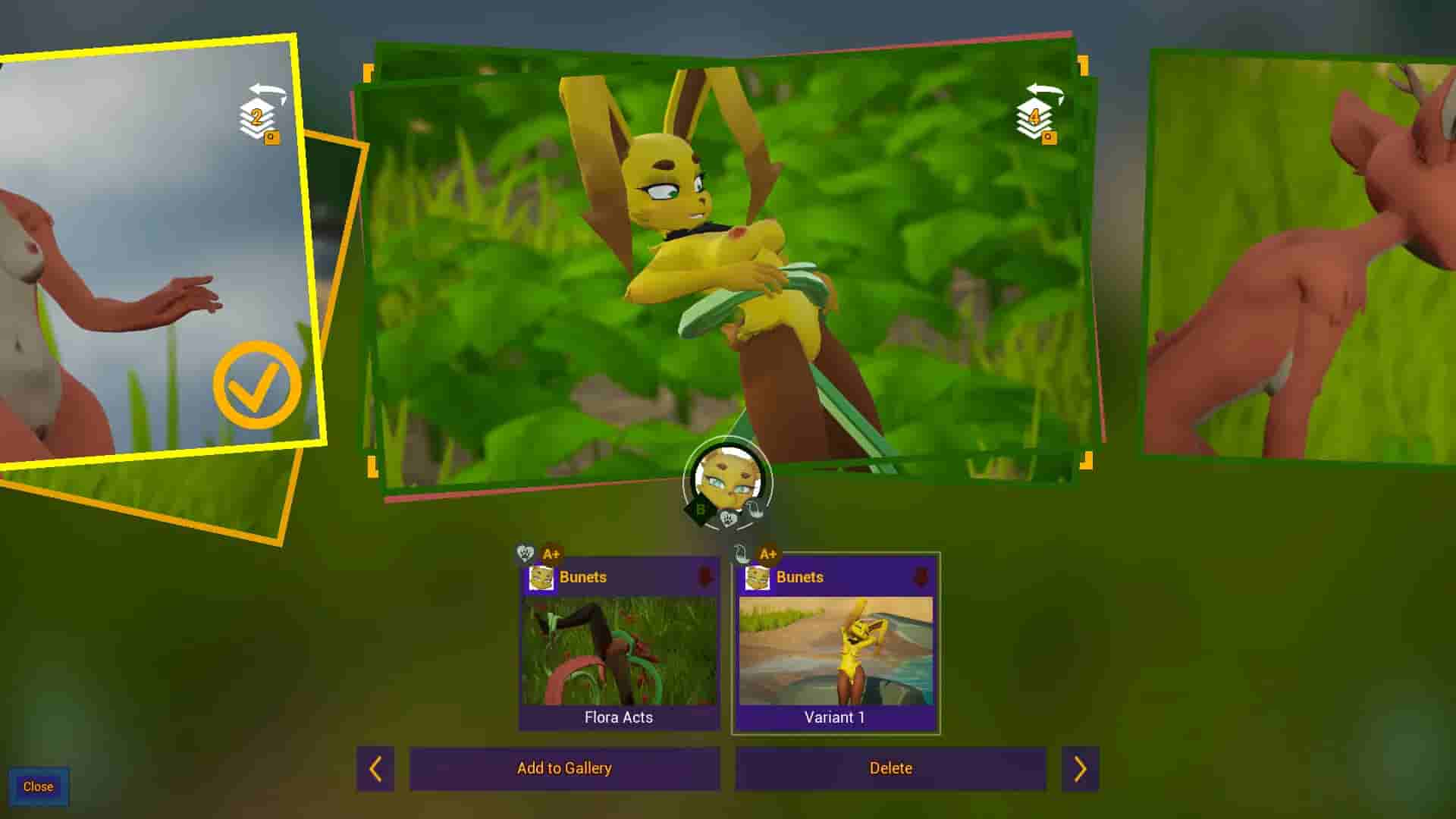Open next photo set with right arrow
Viewport: 1456px width, 819px height.
pyautogui.click(x=1080, y=768)
